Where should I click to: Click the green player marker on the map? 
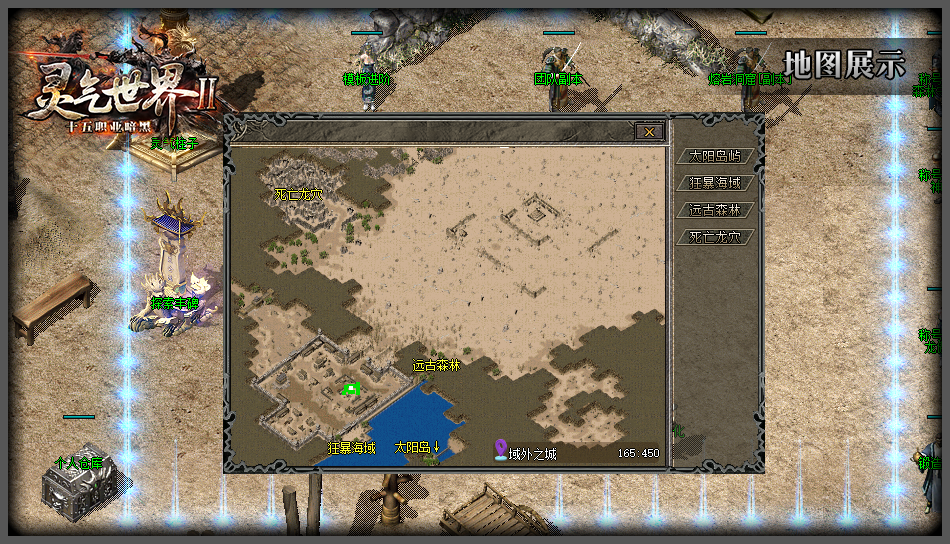pos(351,389)
